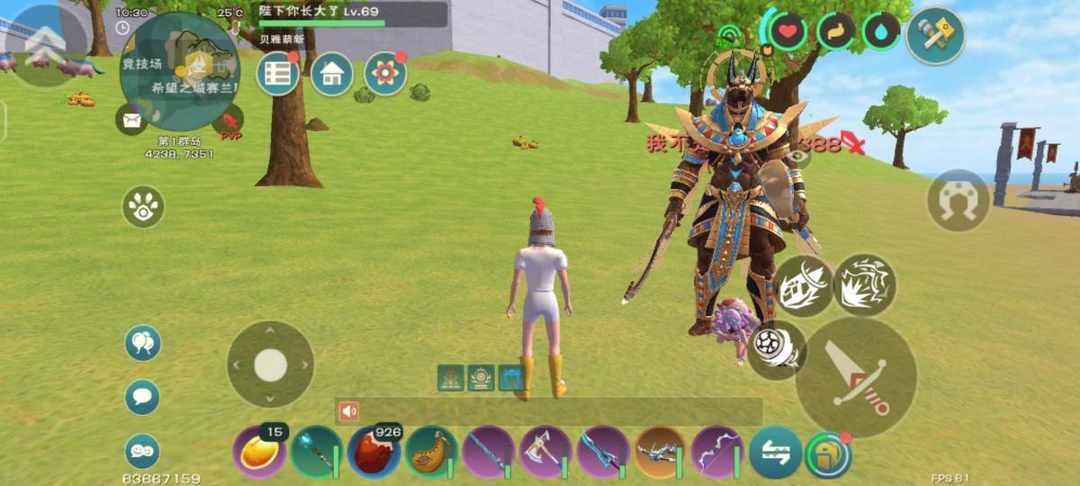Open the mail envelope icon

(131, 120)
